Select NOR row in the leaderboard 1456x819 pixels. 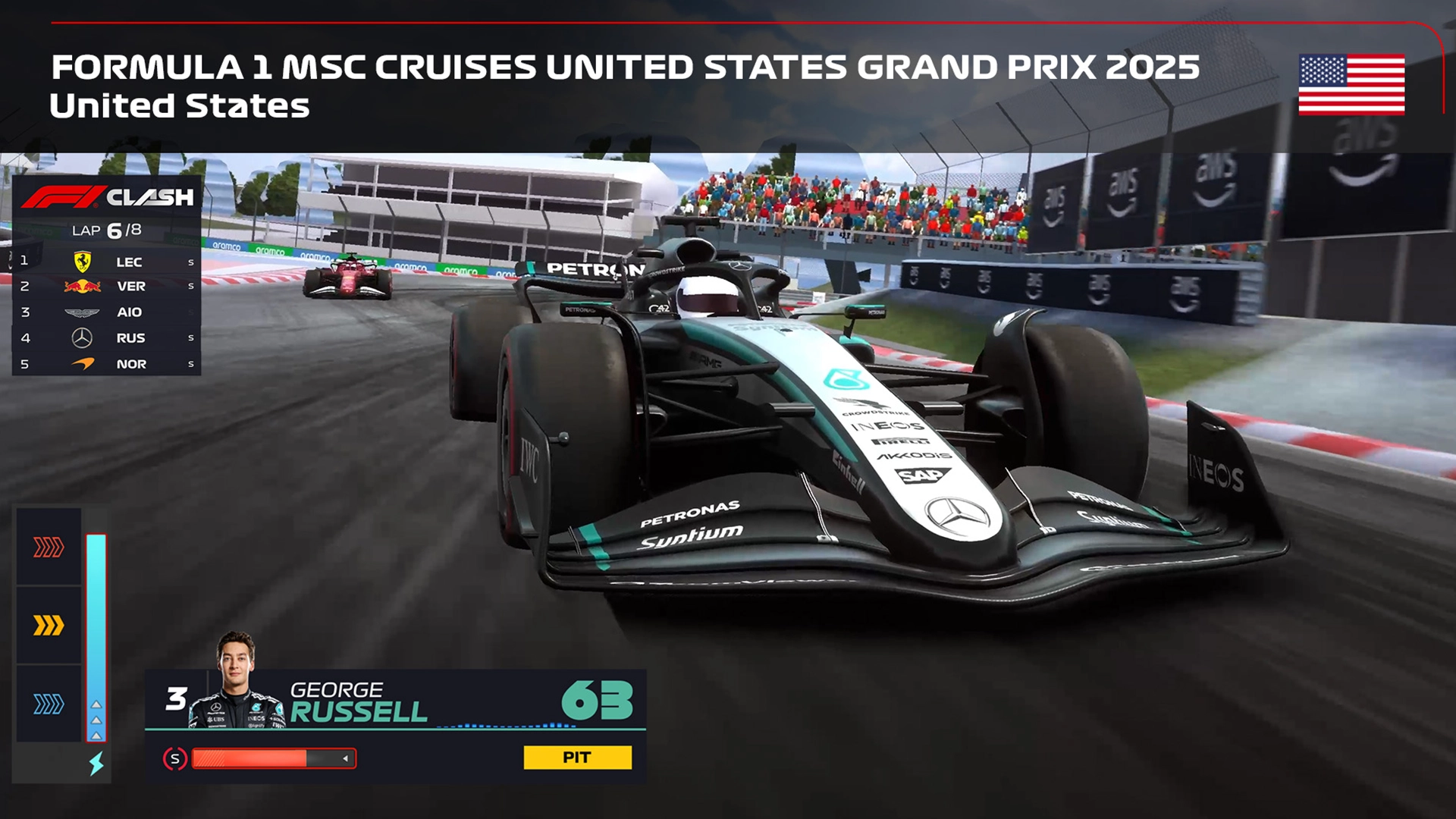point(107,364)
